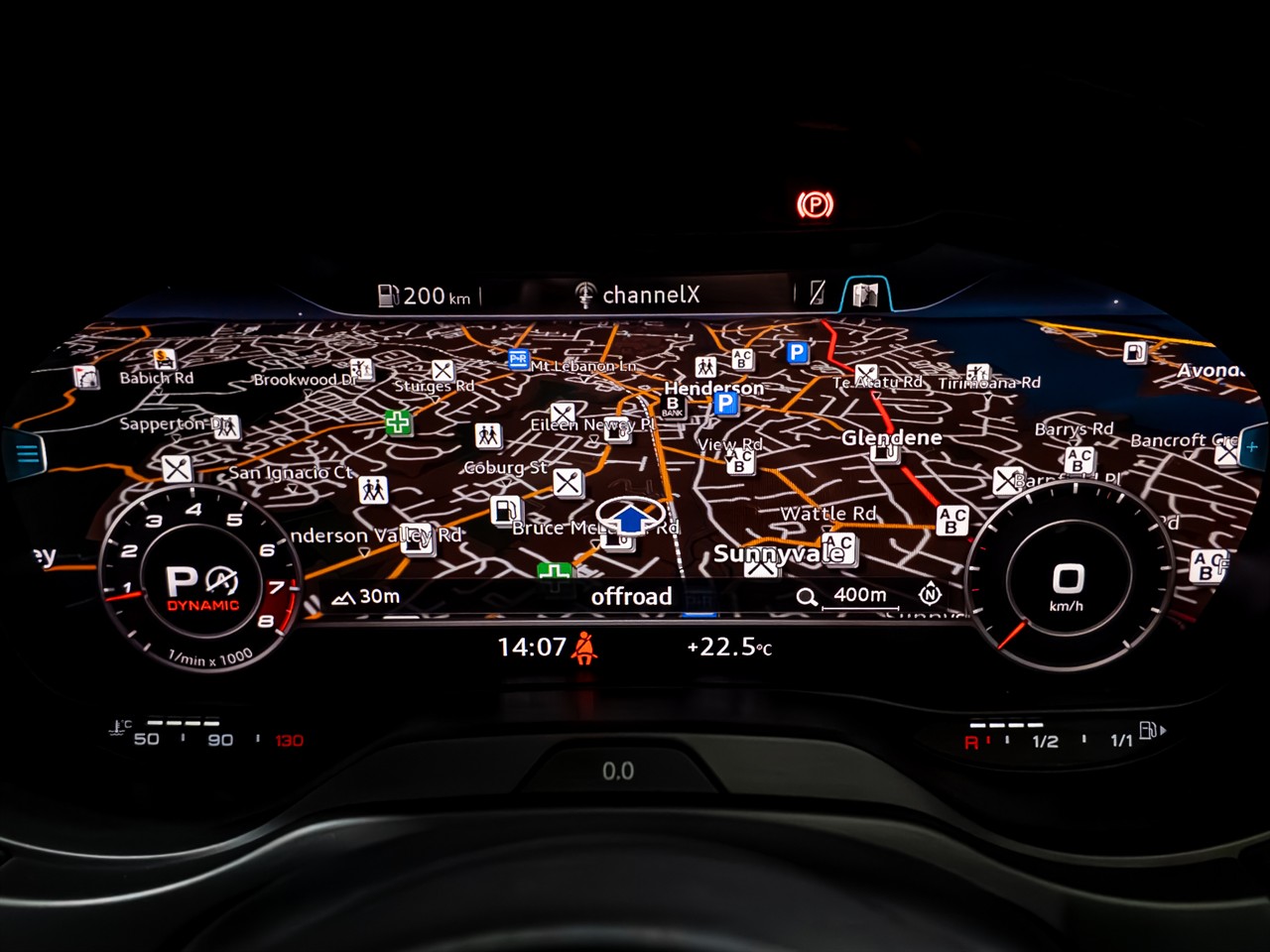
Task: Click the 400m map zoom magnifier
Action: 807,596
